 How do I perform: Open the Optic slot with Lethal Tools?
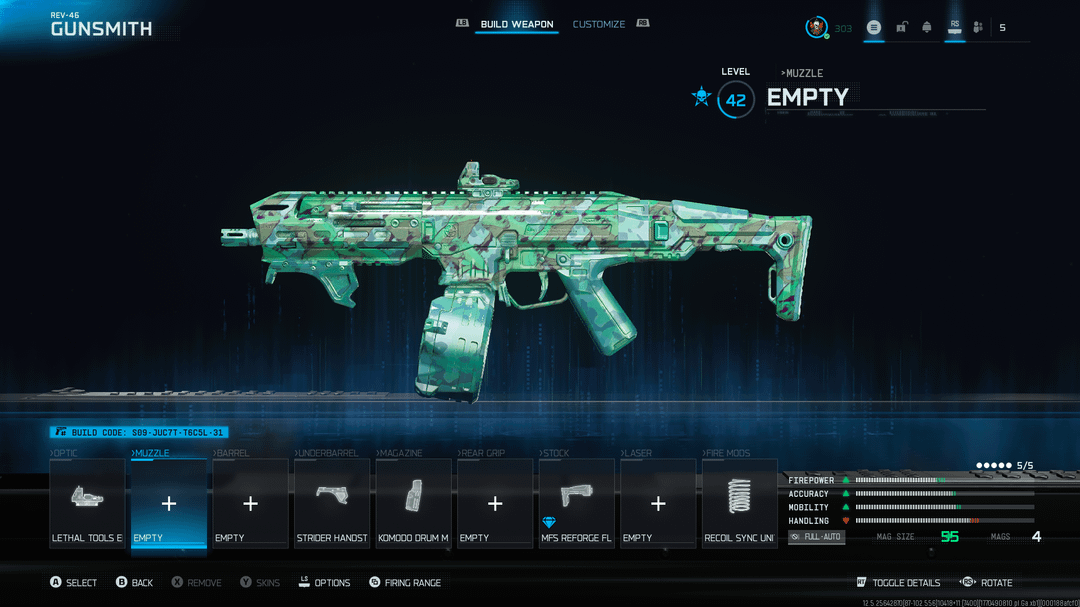[x=87, y=503]
